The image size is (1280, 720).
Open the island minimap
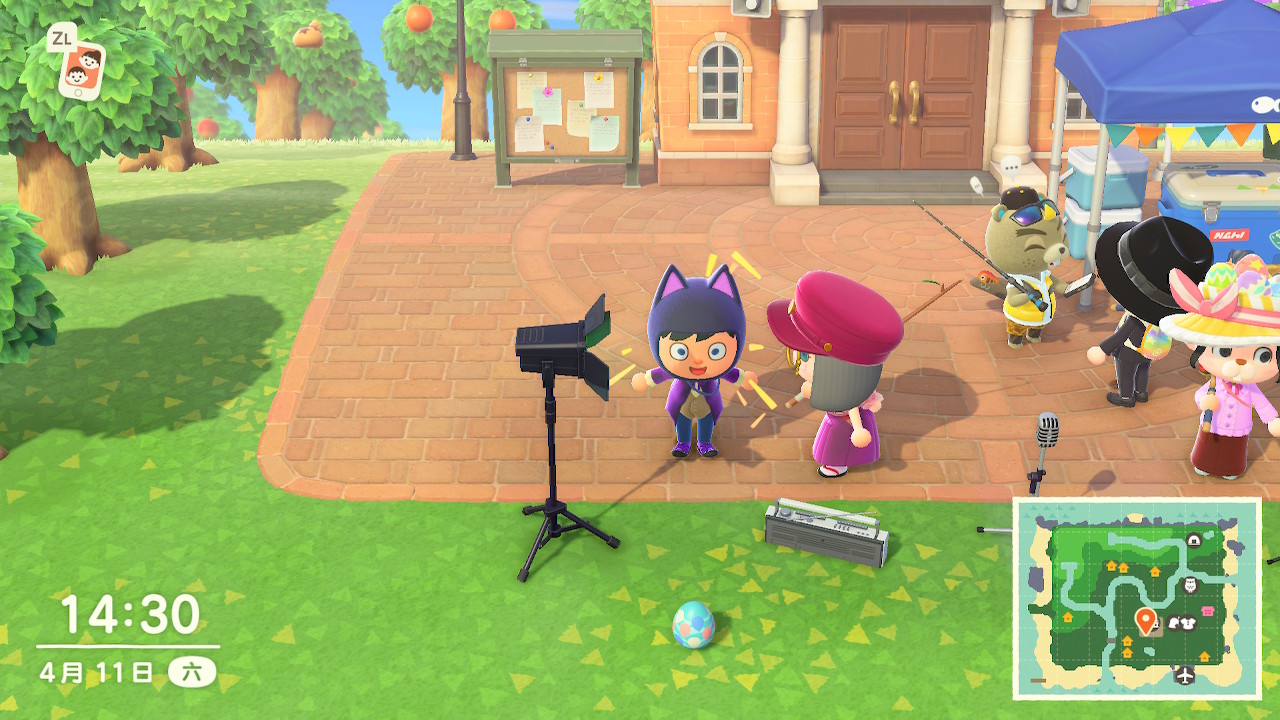[x=1137, y=598]
